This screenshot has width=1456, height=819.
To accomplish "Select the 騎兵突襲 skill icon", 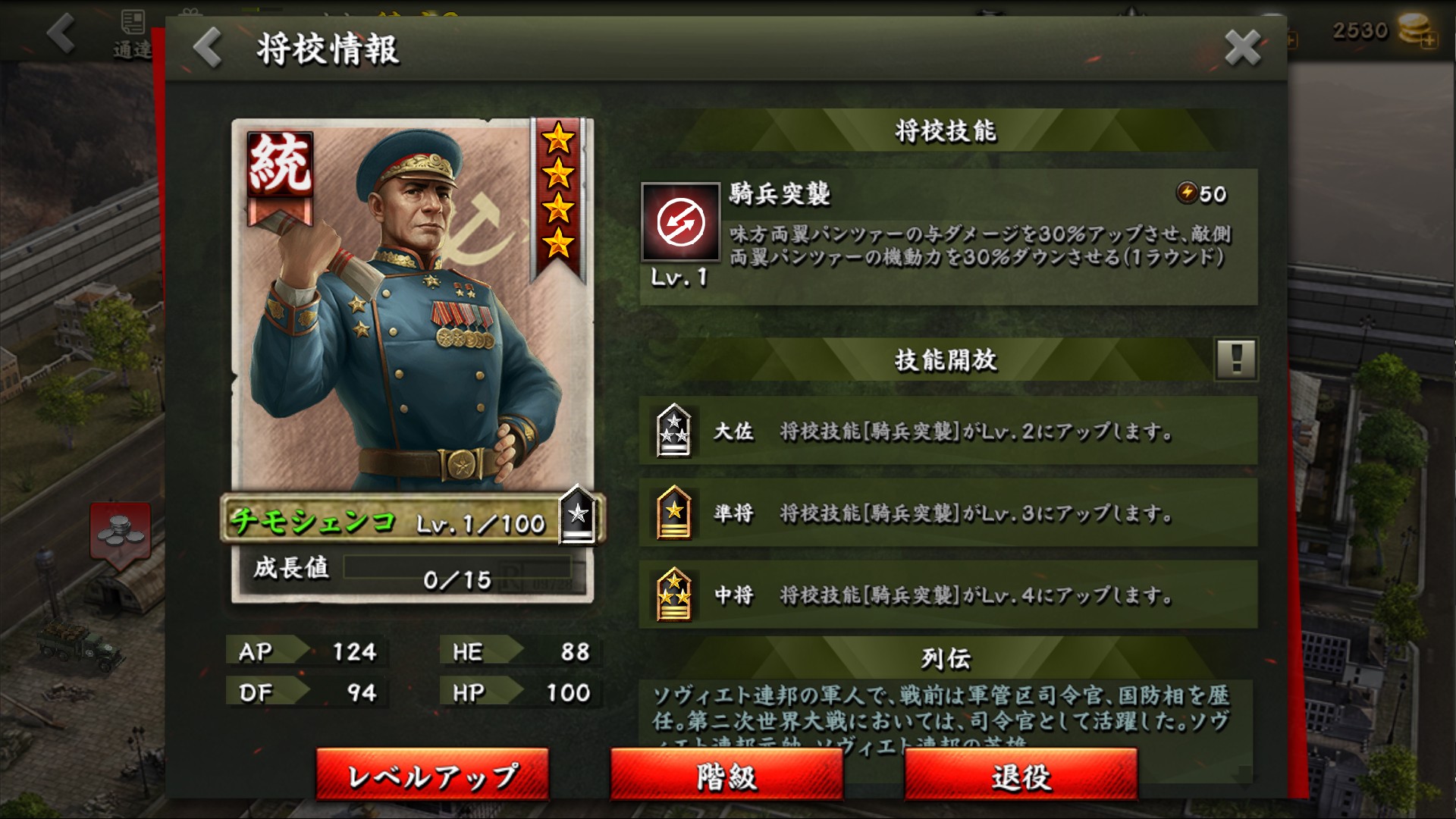I will pos(680,222).
